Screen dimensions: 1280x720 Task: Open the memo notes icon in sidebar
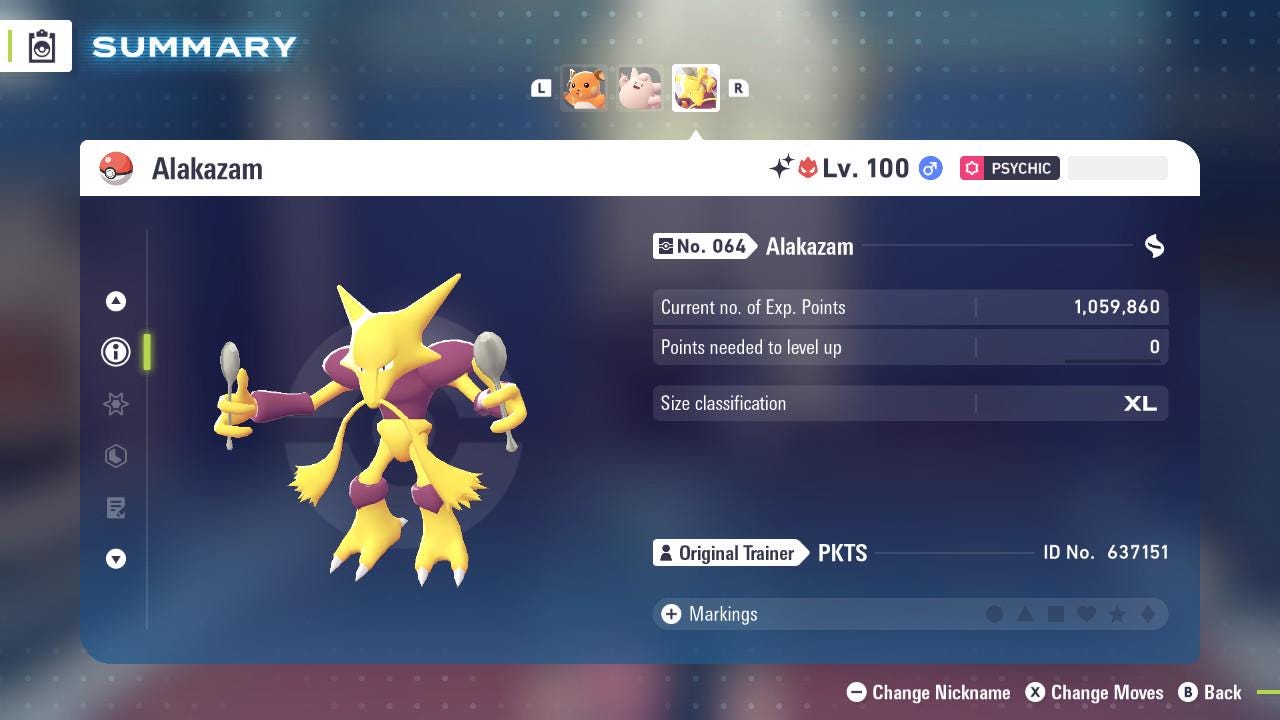tap(116, 508)
